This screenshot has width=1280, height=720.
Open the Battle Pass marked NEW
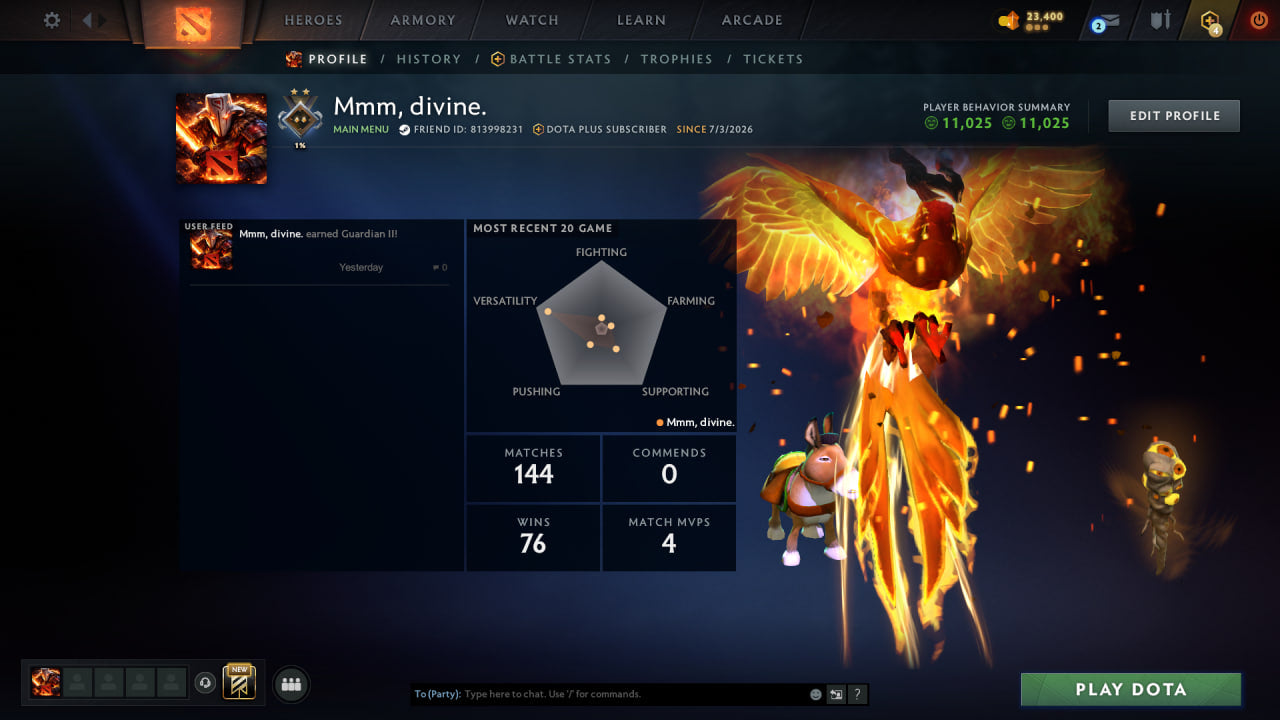click(237, 682)
